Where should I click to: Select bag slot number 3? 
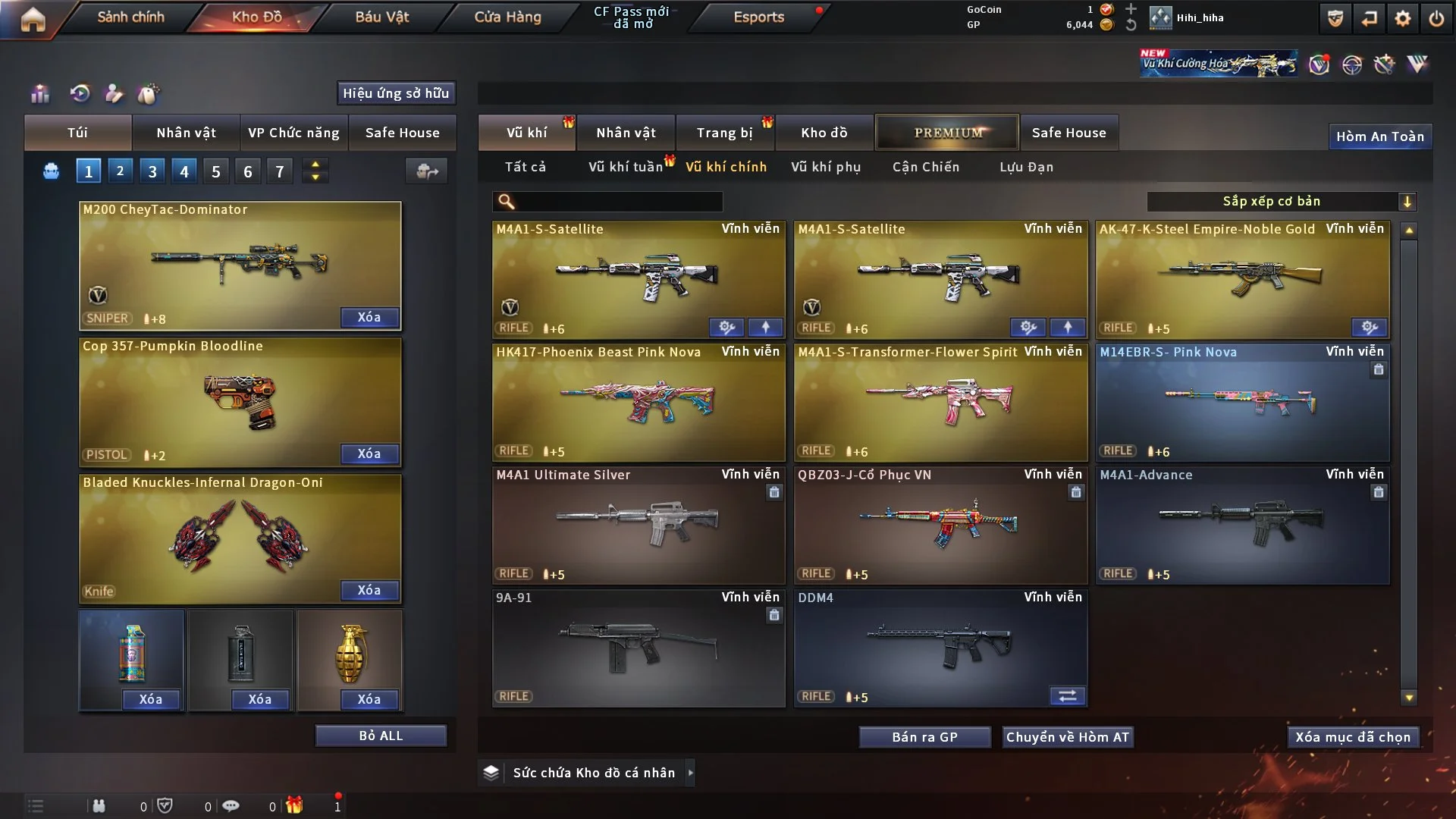tap(152, 171)
